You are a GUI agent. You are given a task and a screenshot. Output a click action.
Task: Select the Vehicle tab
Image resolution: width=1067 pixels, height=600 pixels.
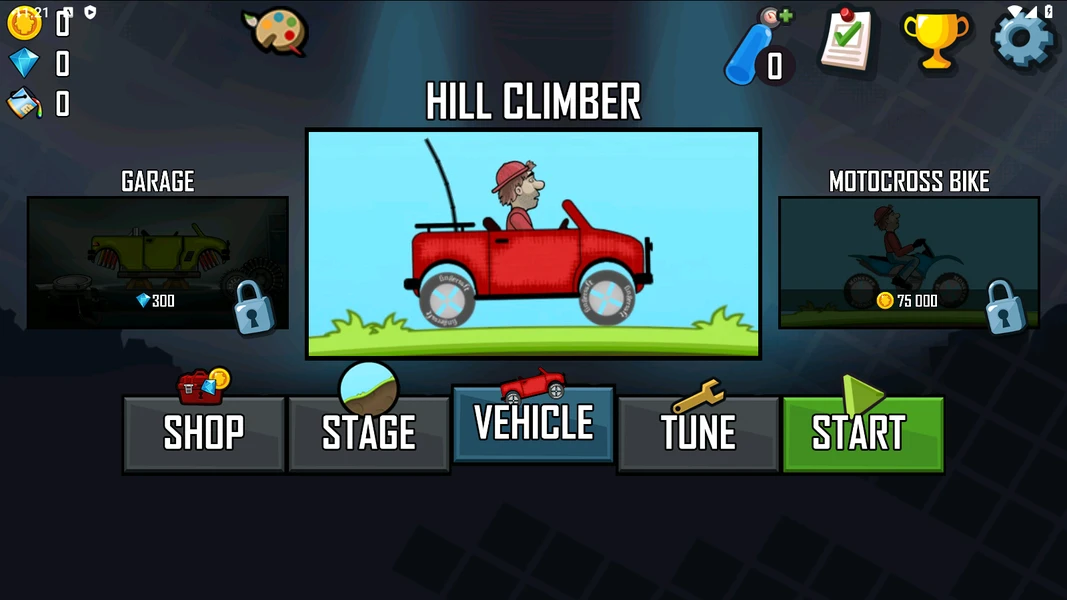point(533,424)
